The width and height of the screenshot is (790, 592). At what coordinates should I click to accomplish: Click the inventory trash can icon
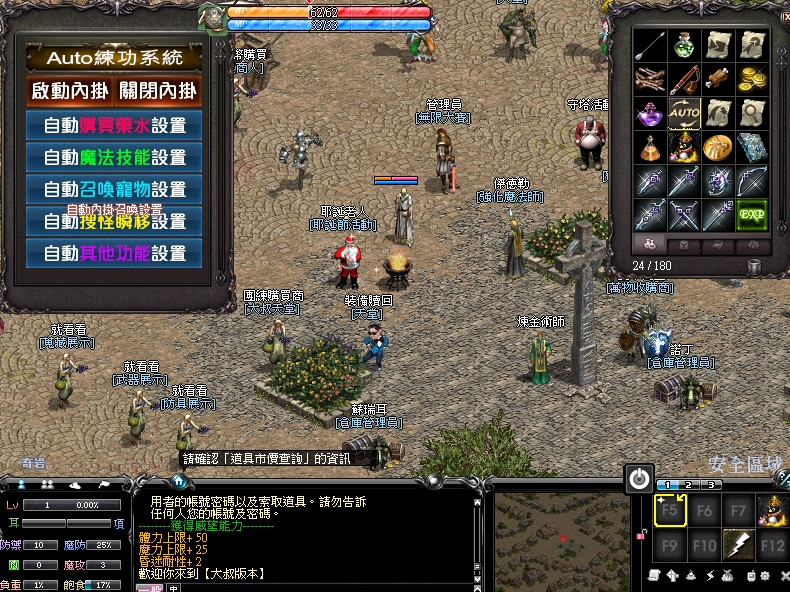click(x=755, y=266)
